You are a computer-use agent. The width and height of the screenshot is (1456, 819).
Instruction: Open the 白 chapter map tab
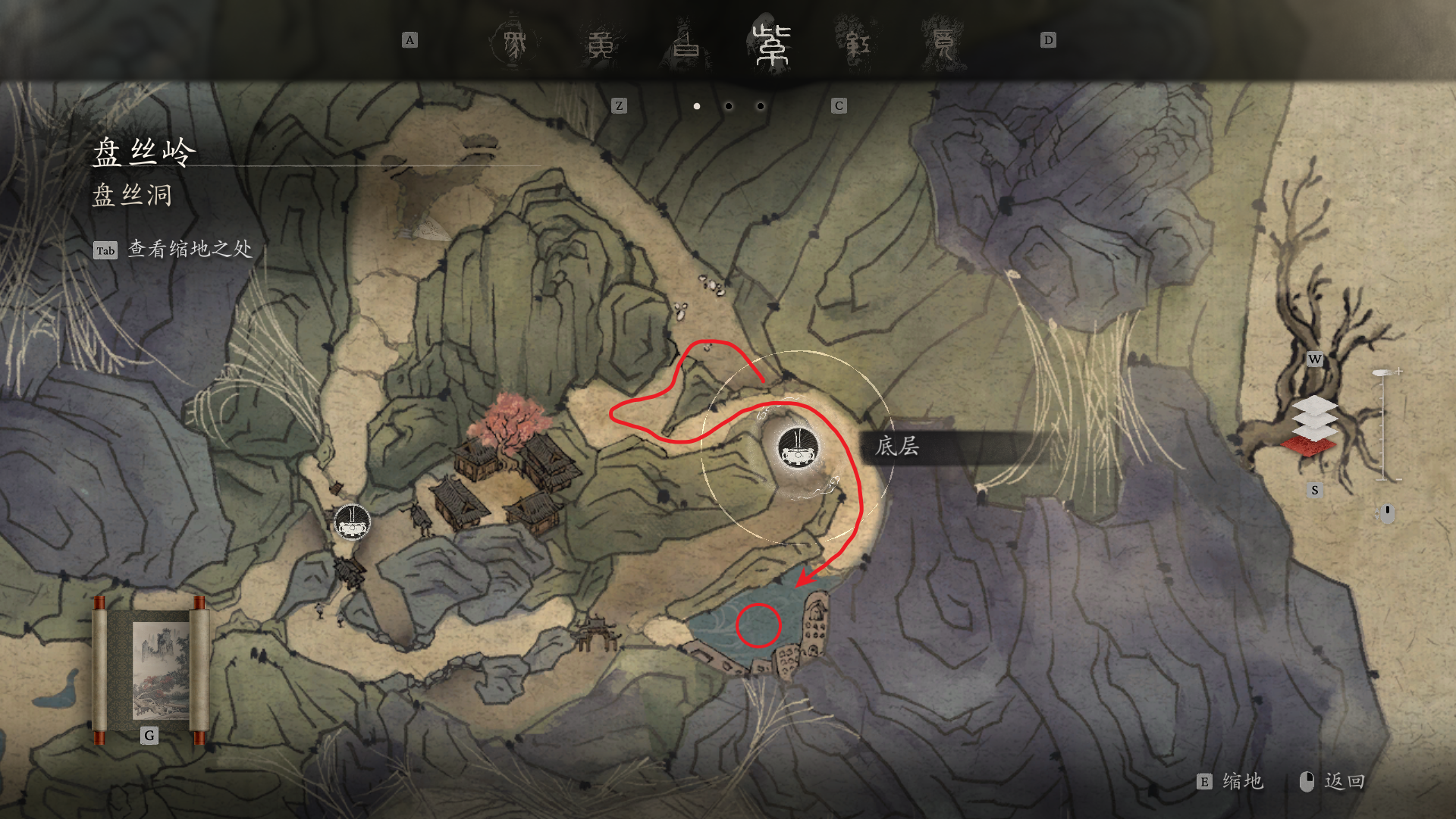click(x=686, y=43)
